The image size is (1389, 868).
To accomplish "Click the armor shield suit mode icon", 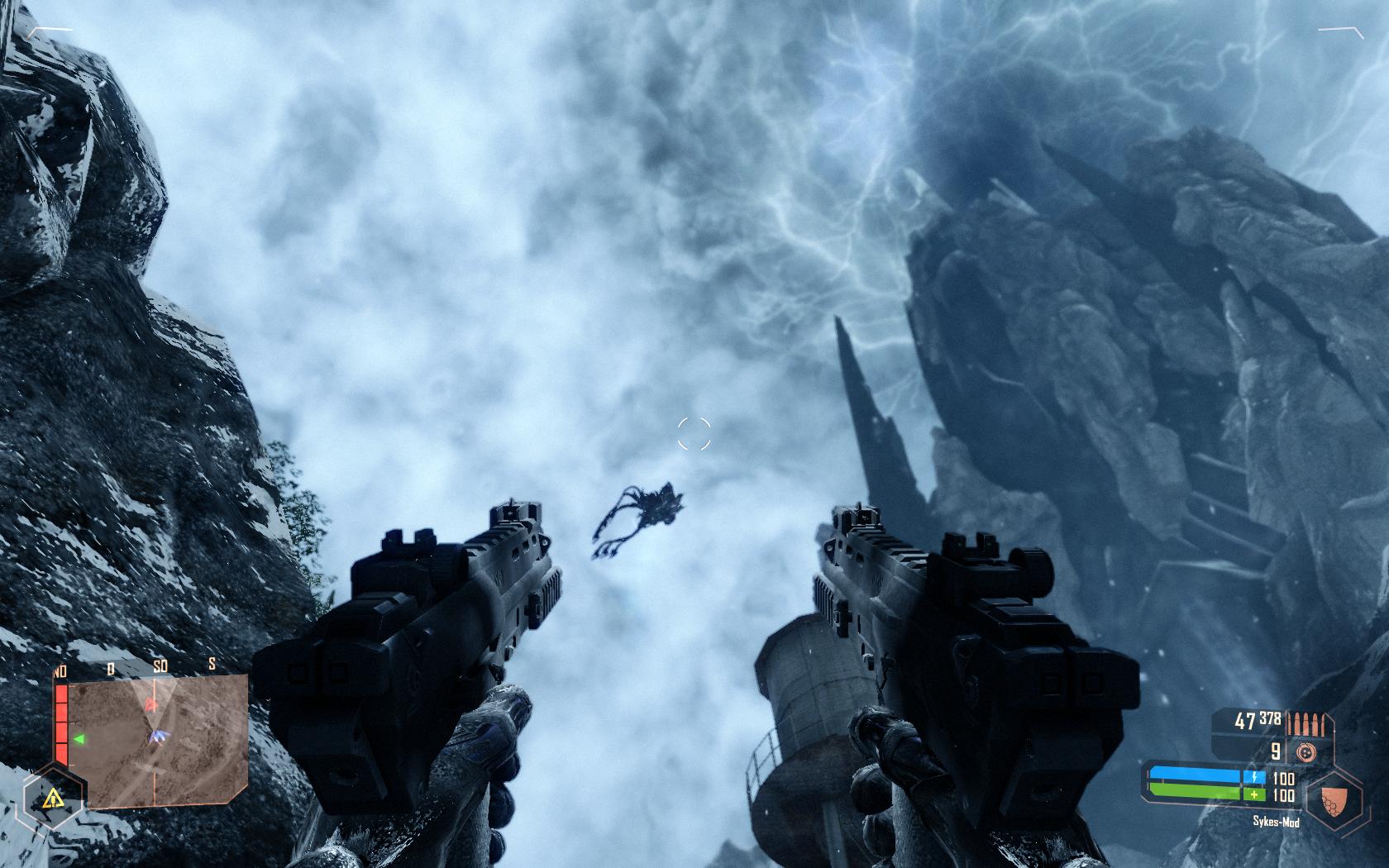I will [x=1333, y=798].
